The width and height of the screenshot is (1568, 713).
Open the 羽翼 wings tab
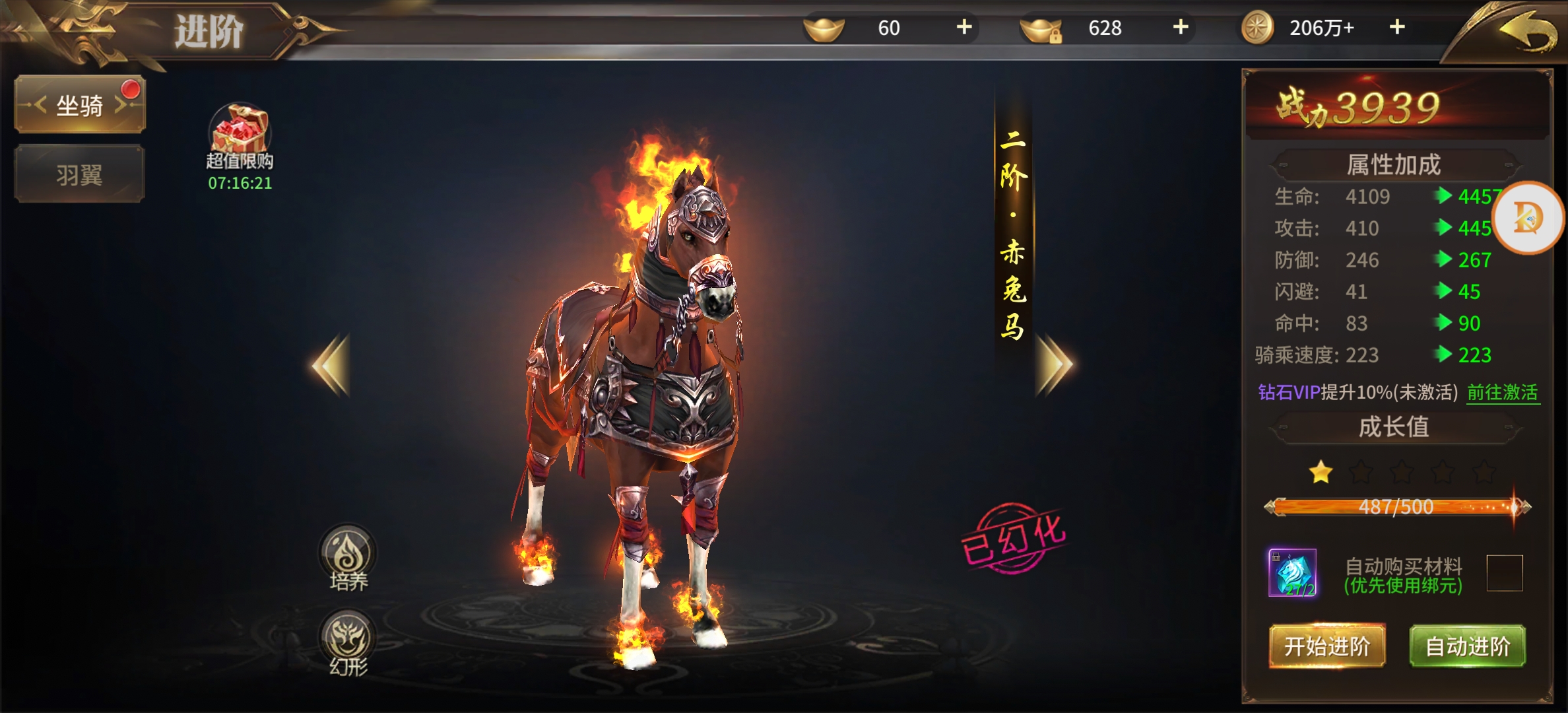tap(80, 175)
